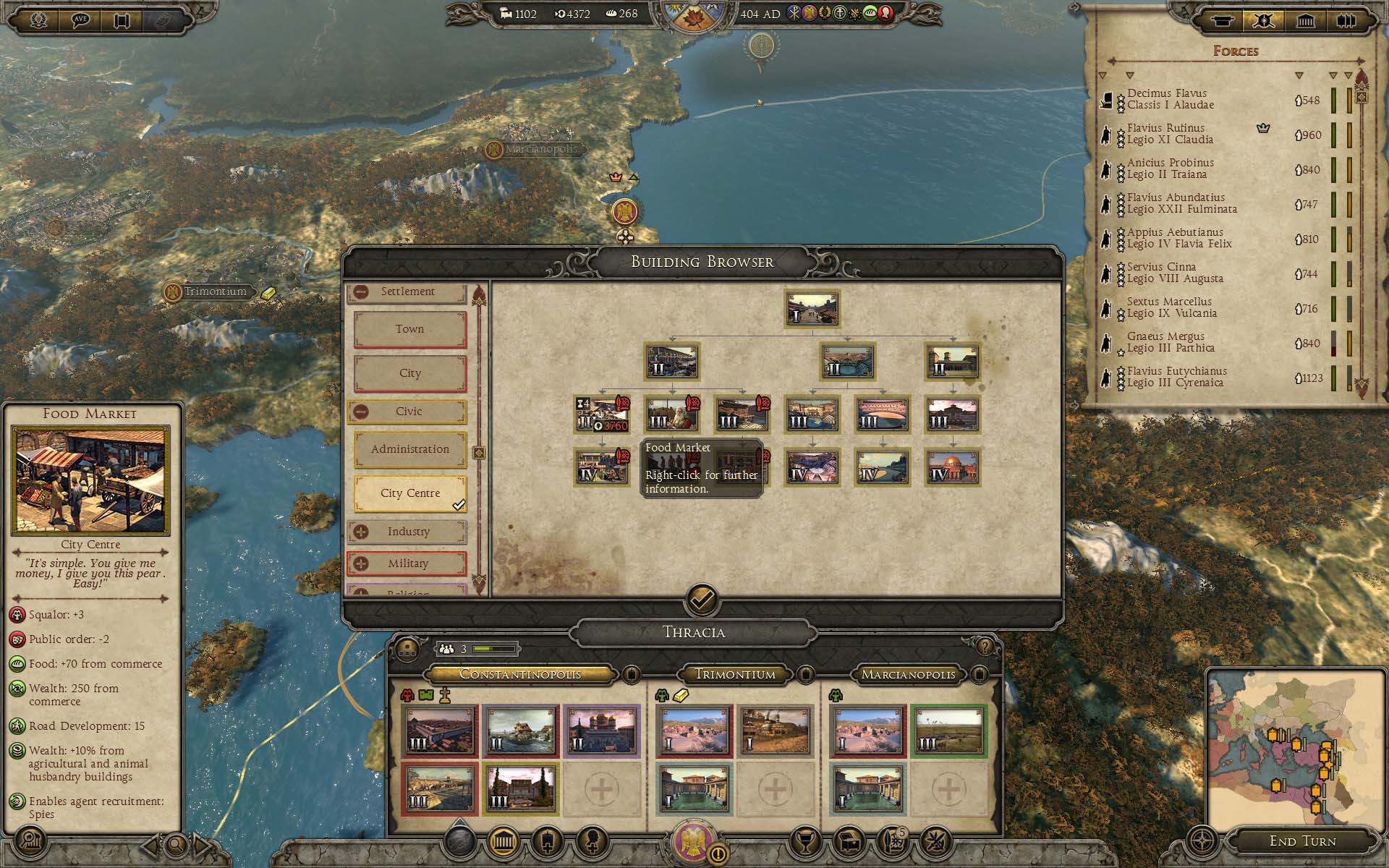
Task: Switch to the Marcianopolis settlement tab
Action: point(908,674)
